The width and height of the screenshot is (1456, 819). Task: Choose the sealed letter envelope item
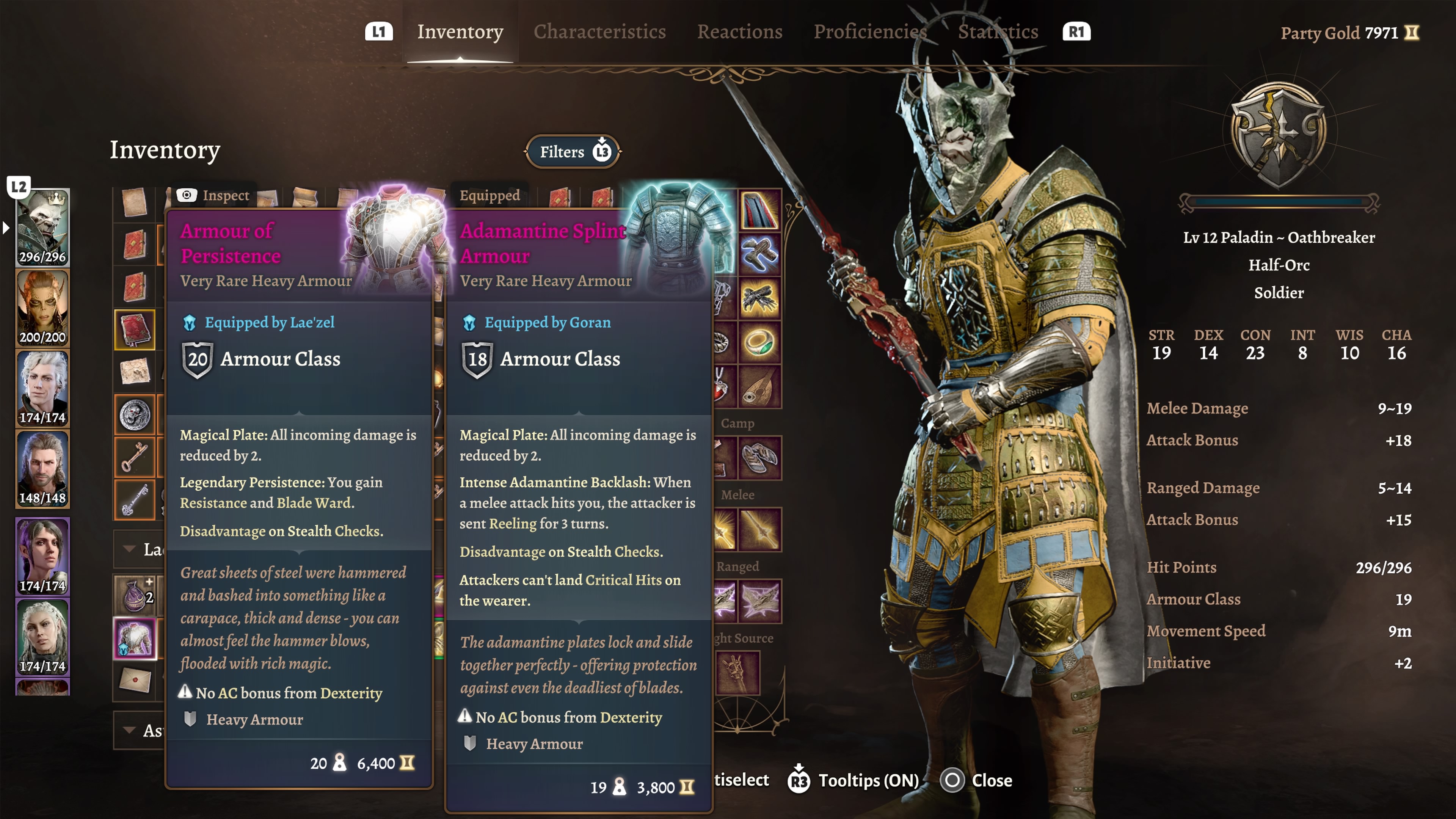pos(135,680)
